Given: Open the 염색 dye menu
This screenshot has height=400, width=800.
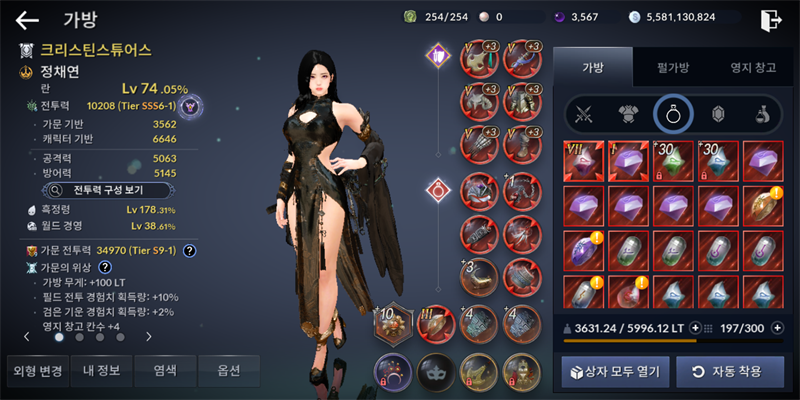Looking at the screenshot, I should tap(165, 371).
